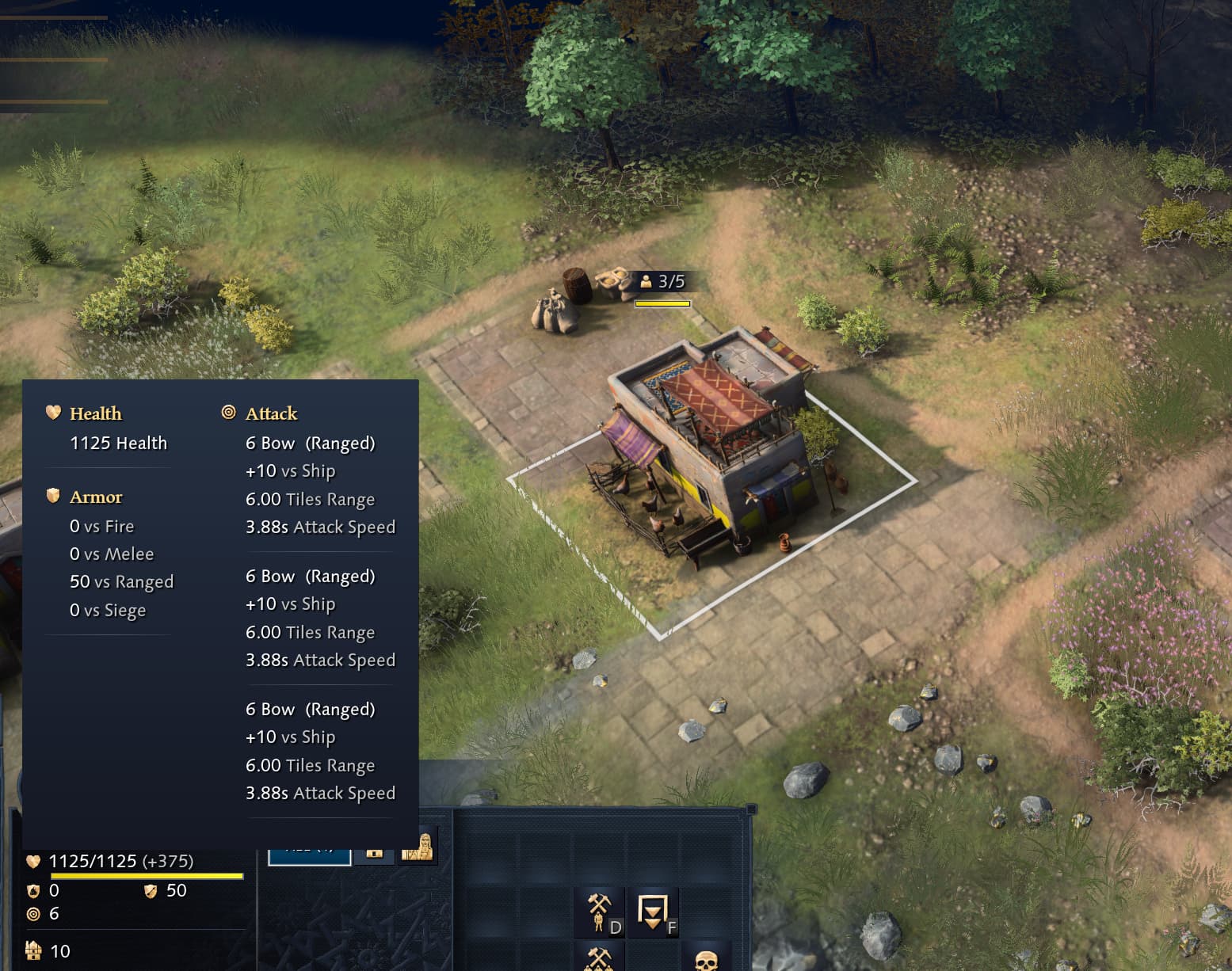The width and height of the screenshot is (1232, 971).
Task: Click the fire armor shield icon showing 0
Action: tap(32, 890)
